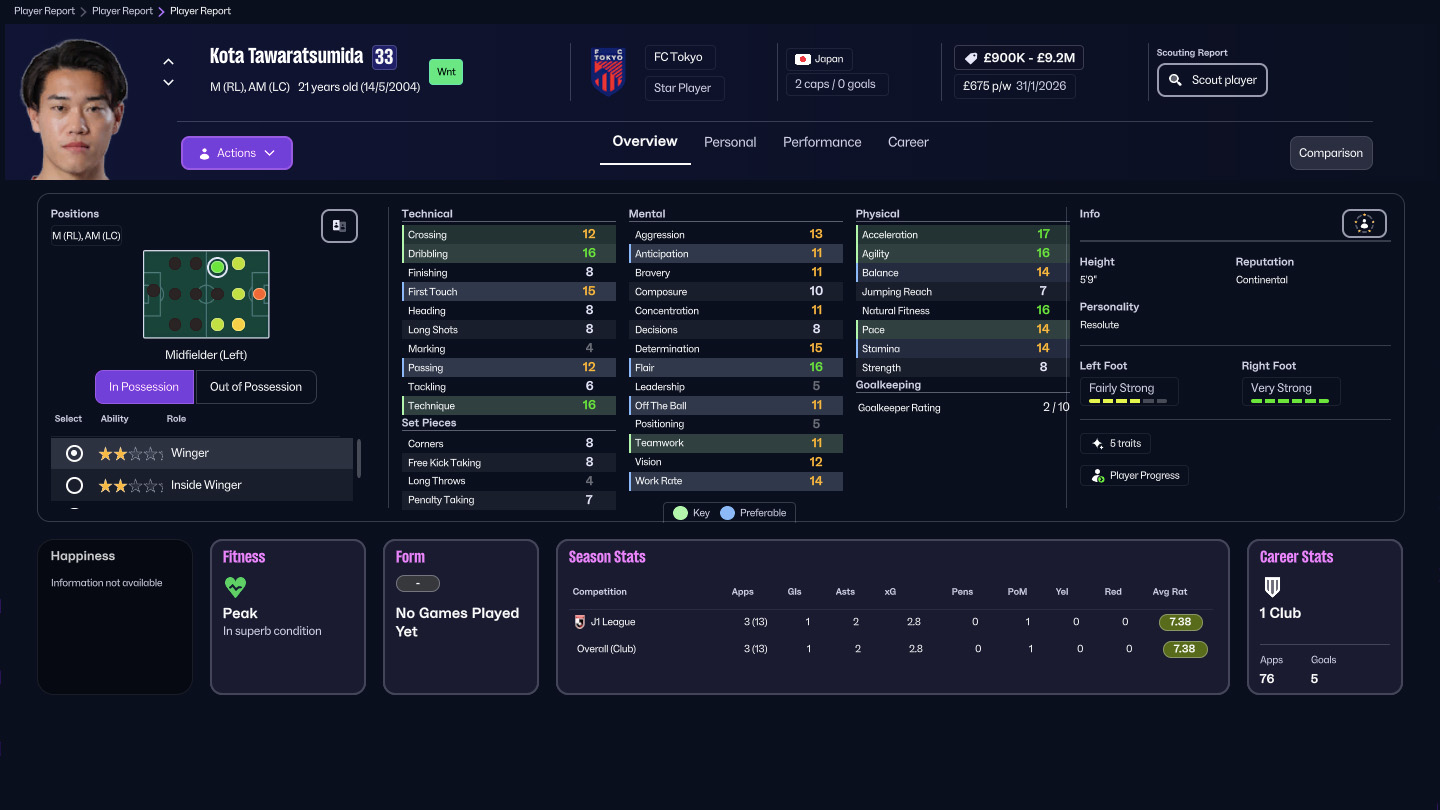Click the up chevron to go to previous player
Image resolution: width=1440 pixels, height=810 pixels.
(x=168, y=60)
